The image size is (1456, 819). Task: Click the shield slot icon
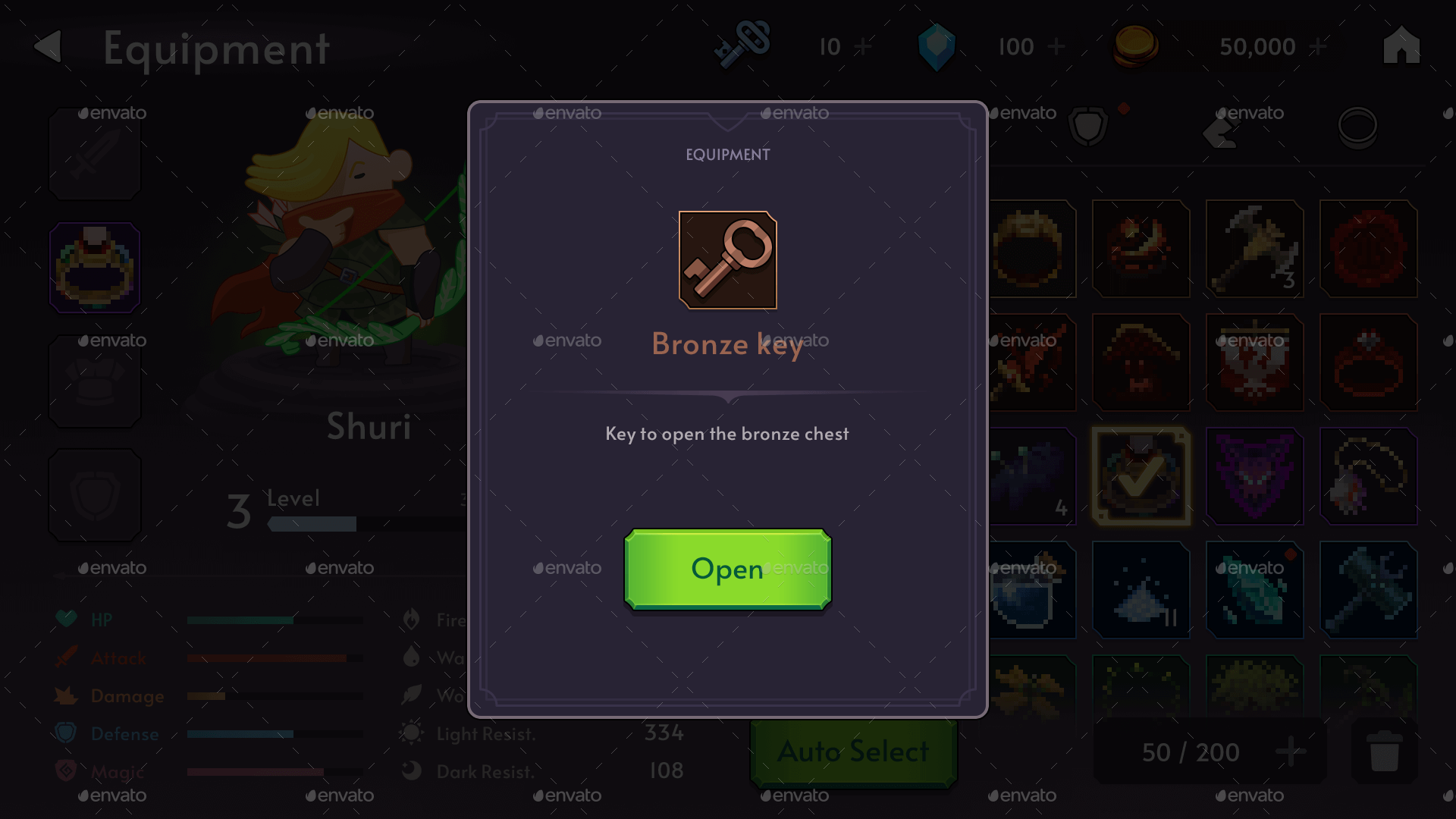94,495
